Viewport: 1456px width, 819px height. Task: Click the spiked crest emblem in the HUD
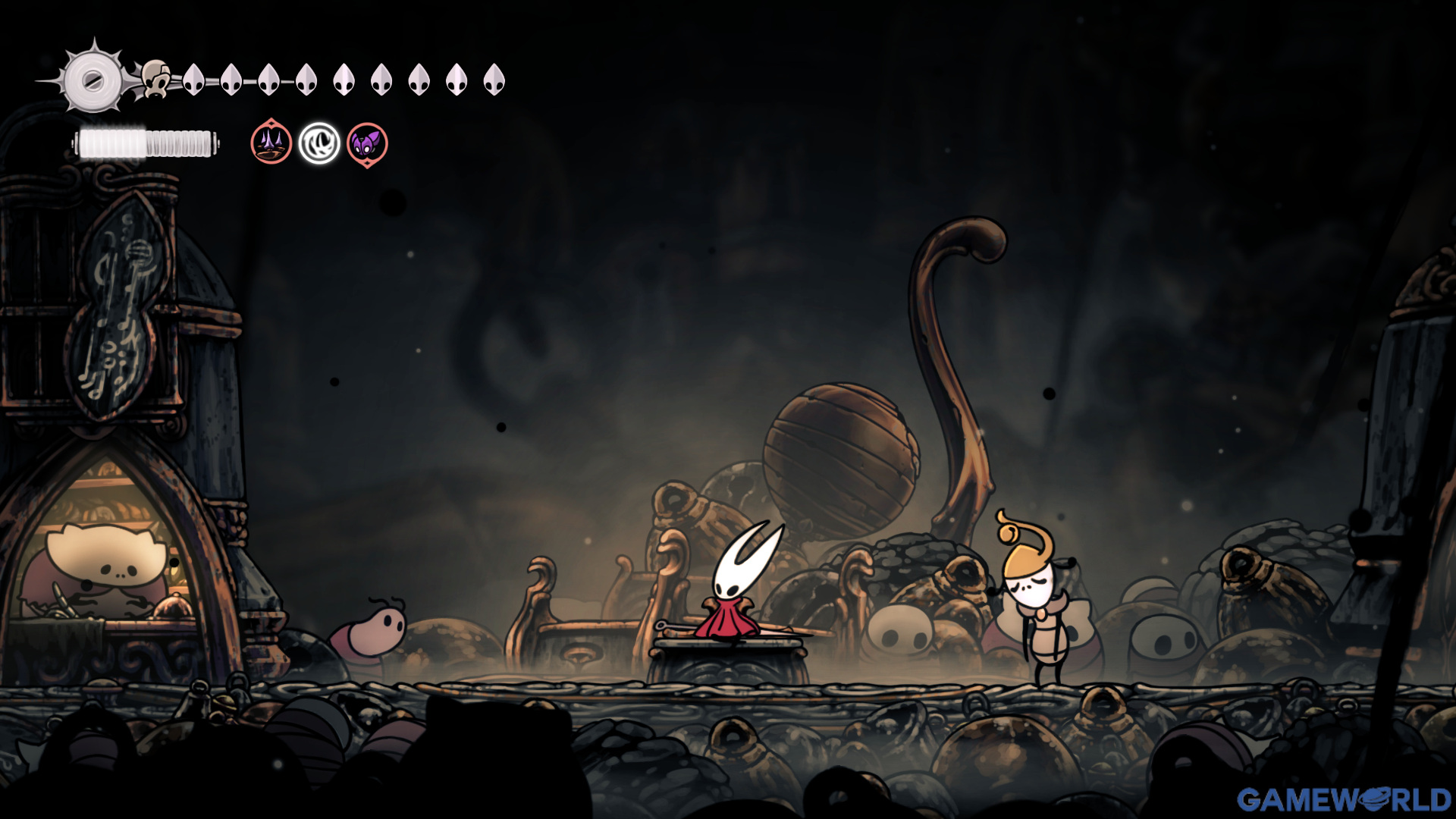(93, 79)
